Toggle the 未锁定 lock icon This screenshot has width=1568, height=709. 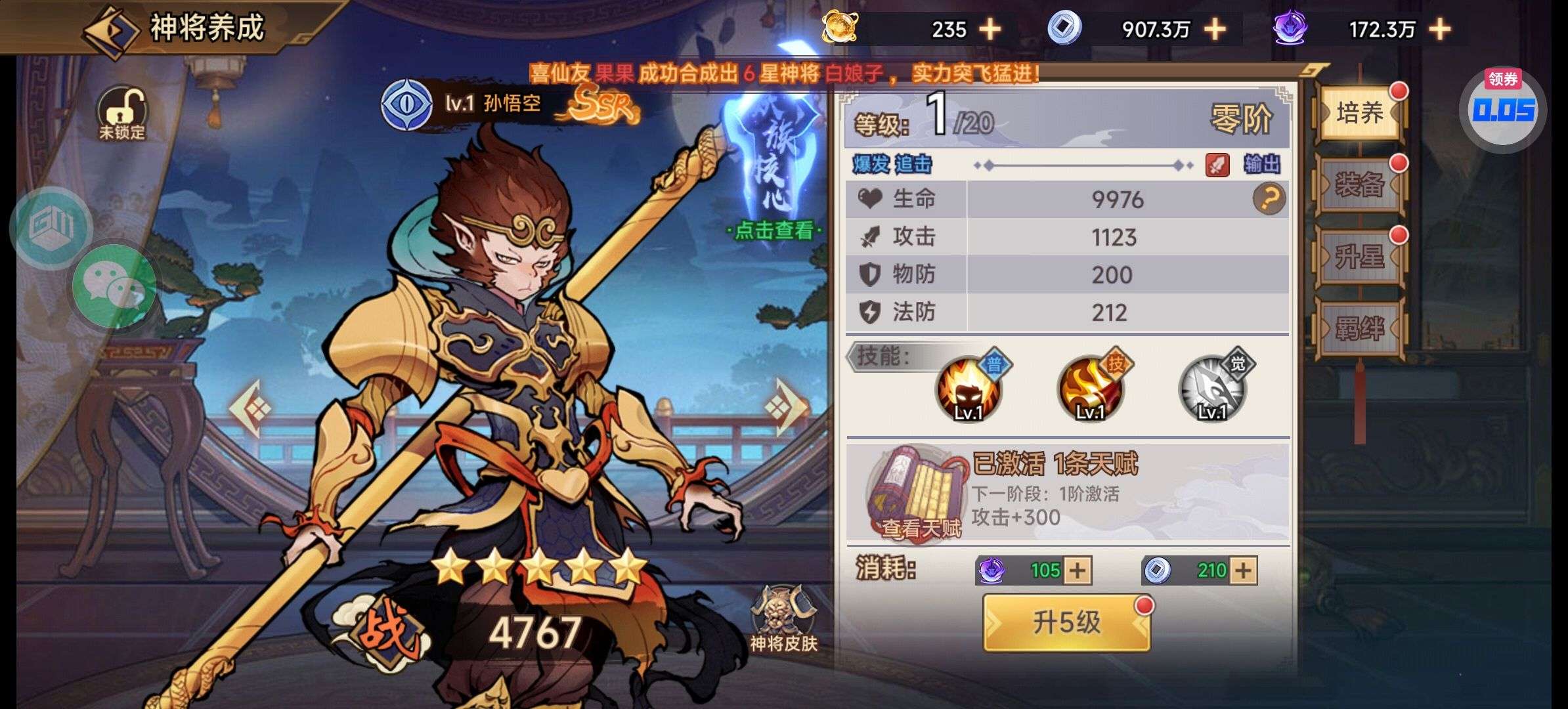pyautogui.click(x=122, y=113)
